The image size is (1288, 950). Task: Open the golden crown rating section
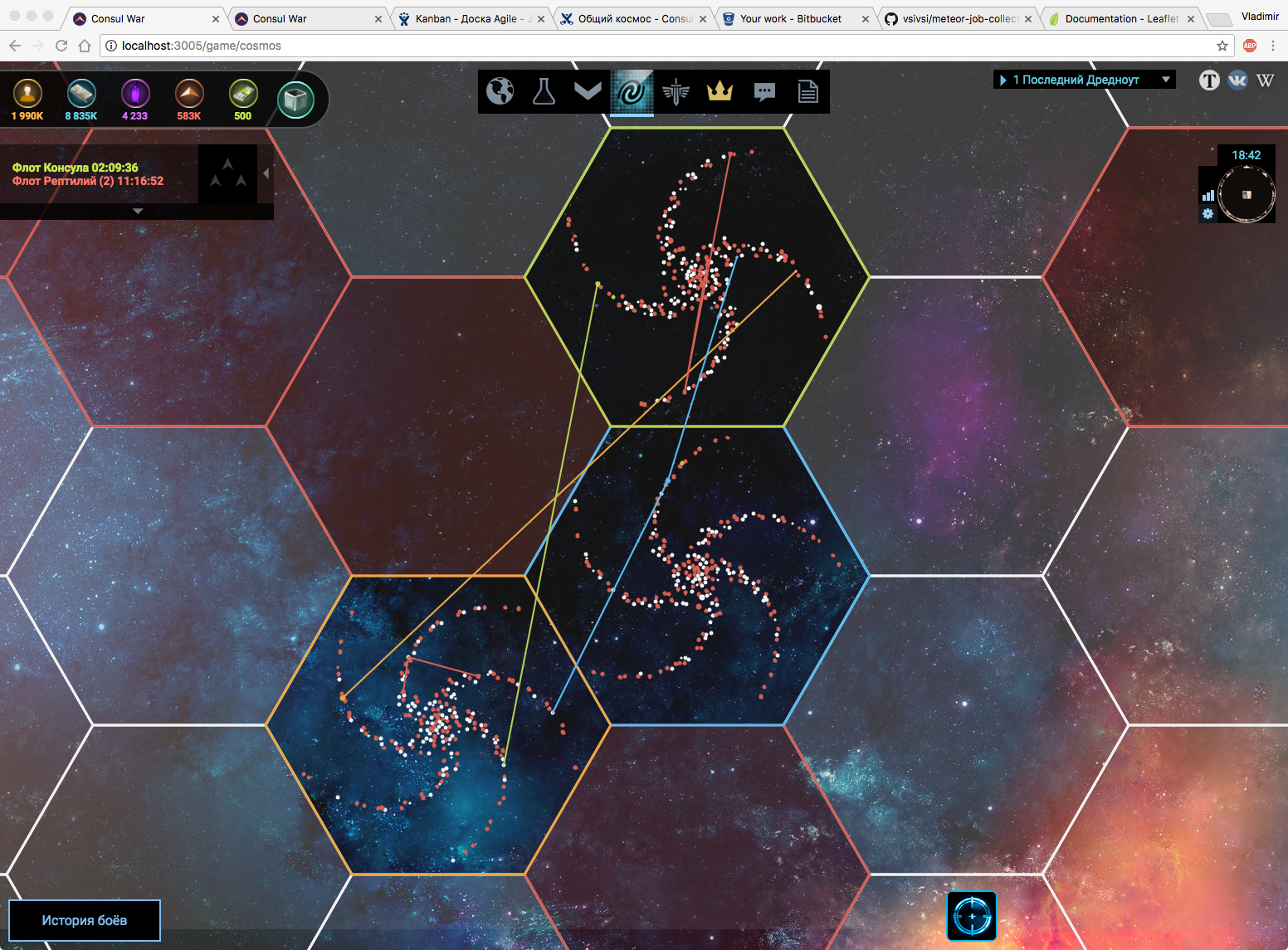[720, 91]
